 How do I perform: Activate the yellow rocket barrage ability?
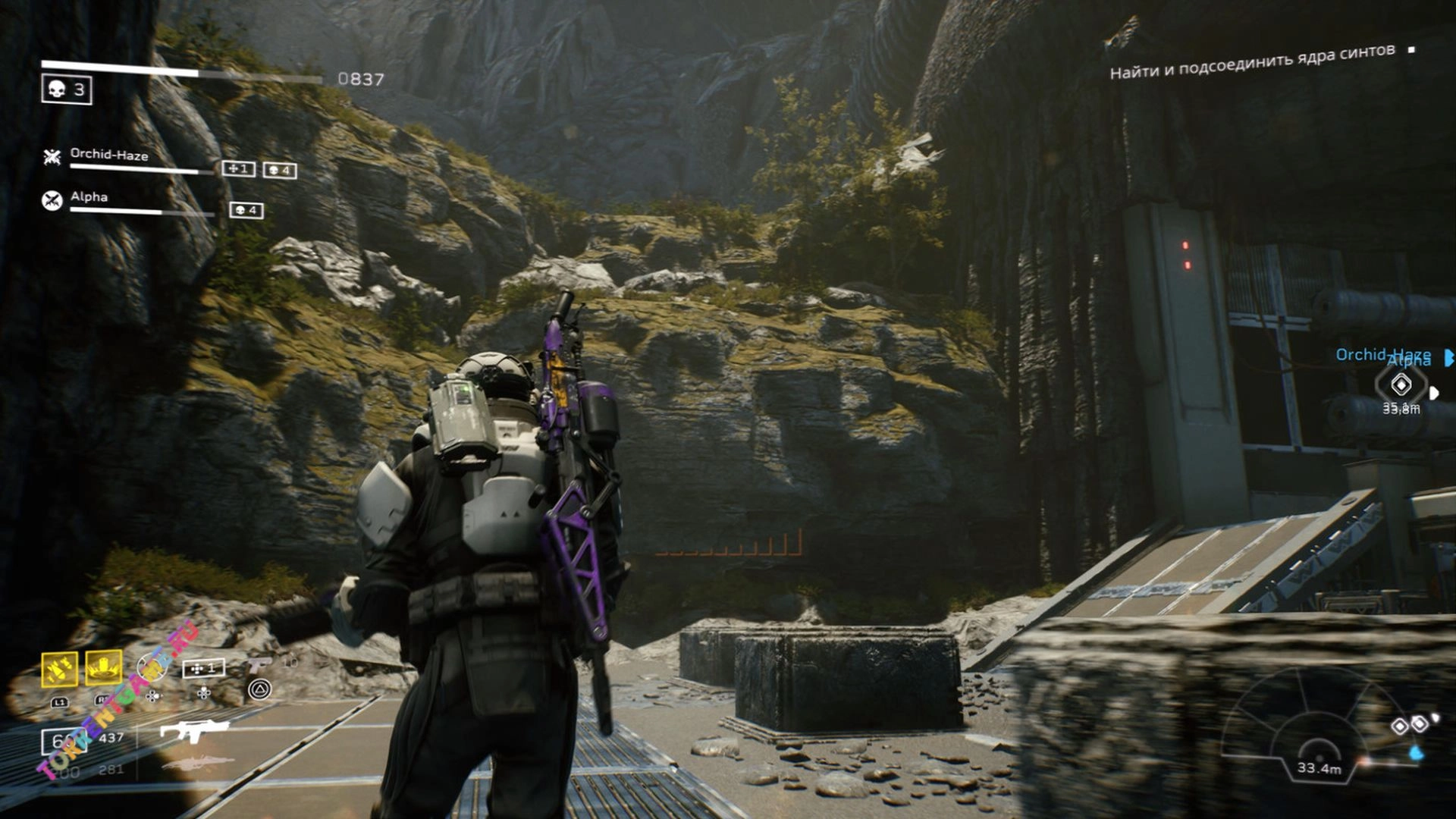coord(59,669)
